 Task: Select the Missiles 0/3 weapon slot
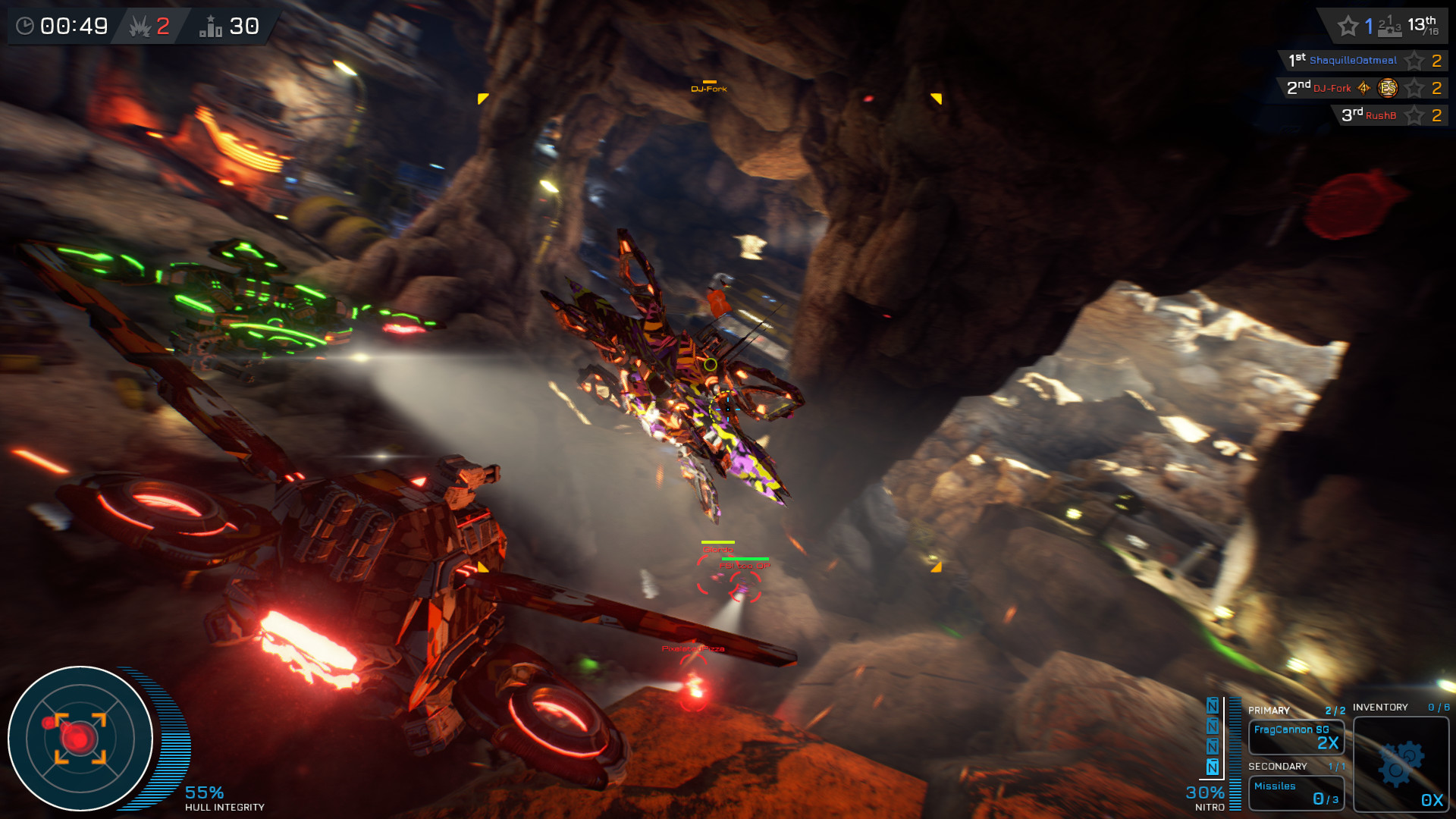[1297, 792]
